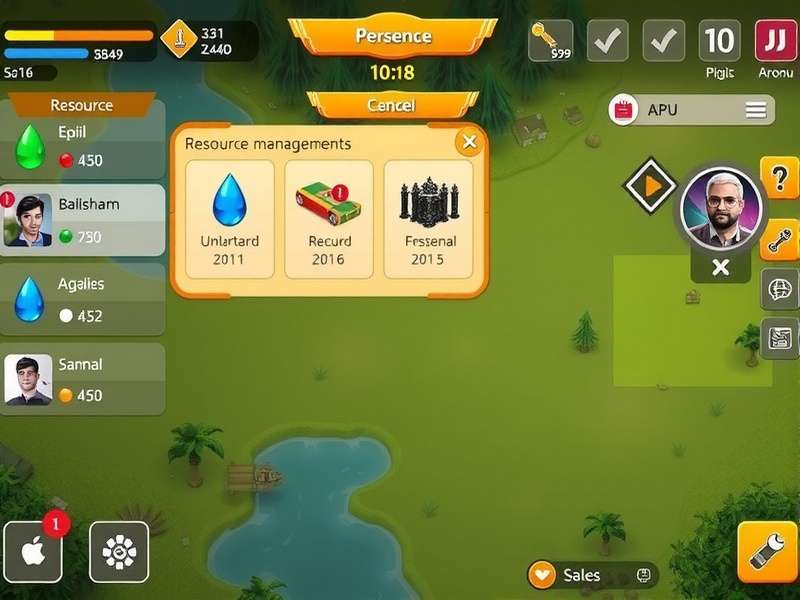This screenshot has width=800, height=600.
Task: Click the Cencel button
Action: point(391,105)
